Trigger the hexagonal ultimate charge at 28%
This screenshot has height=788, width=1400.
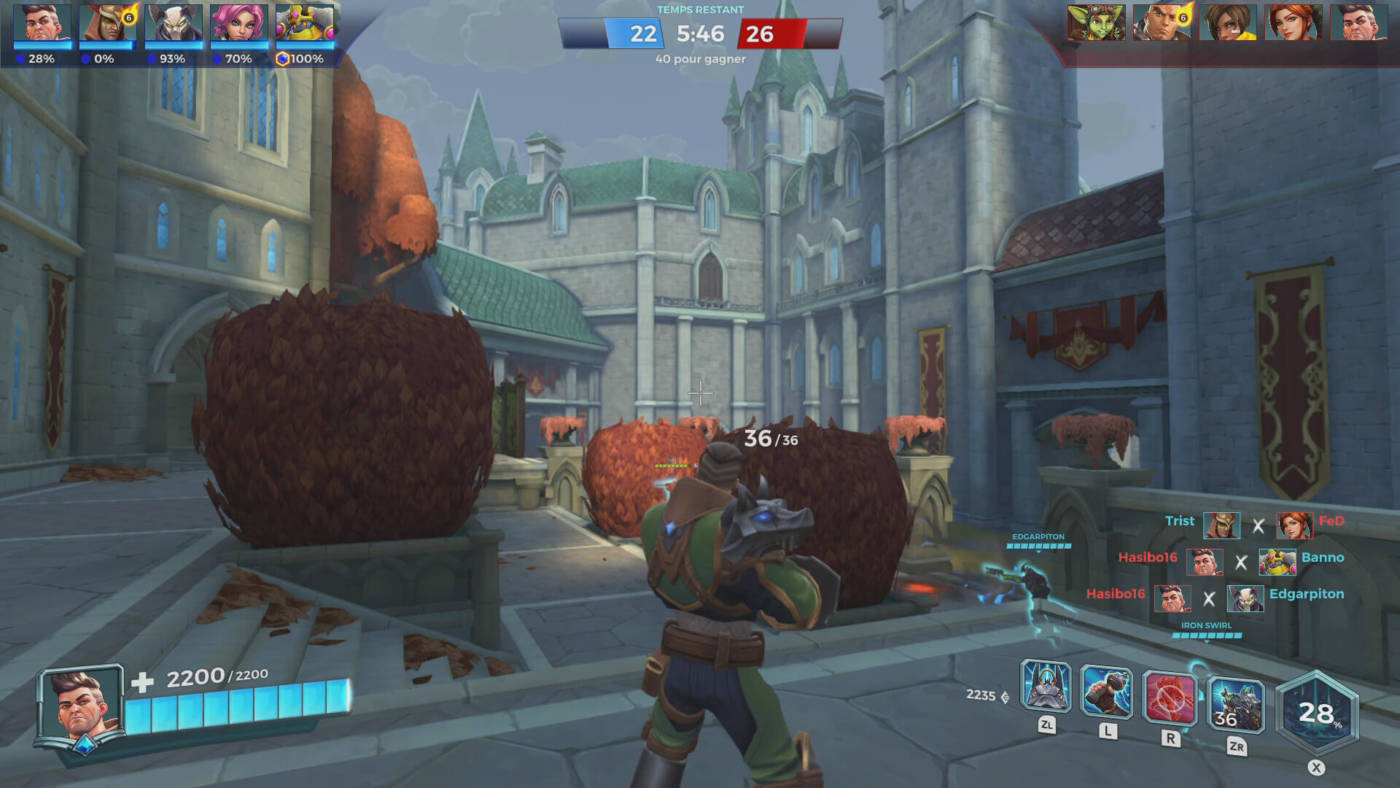pyautogui.click(x=1316, y=712)
